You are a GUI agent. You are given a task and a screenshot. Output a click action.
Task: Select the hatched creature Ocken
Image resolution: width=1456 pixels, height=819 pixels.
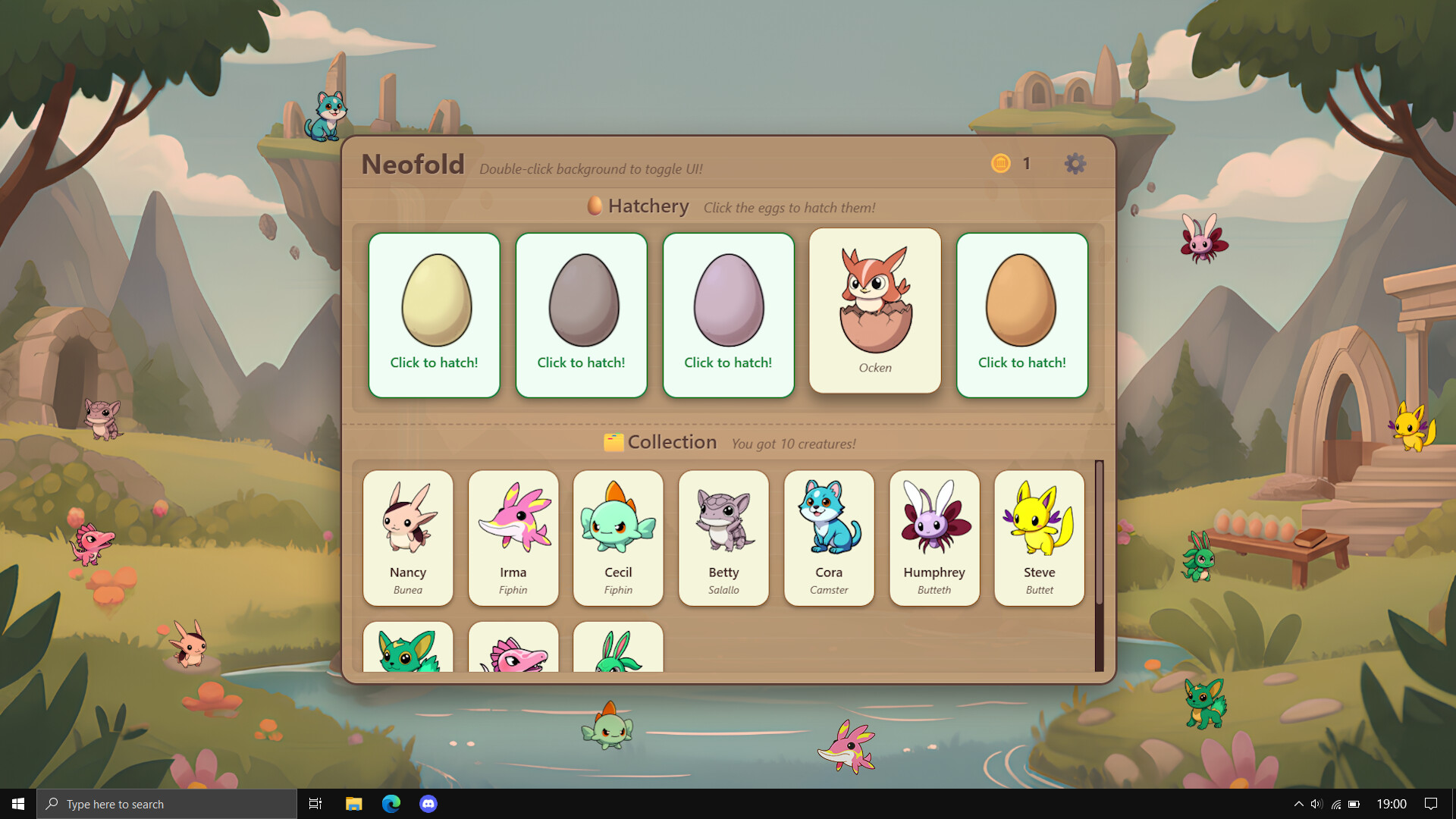[x=874, y=311]
